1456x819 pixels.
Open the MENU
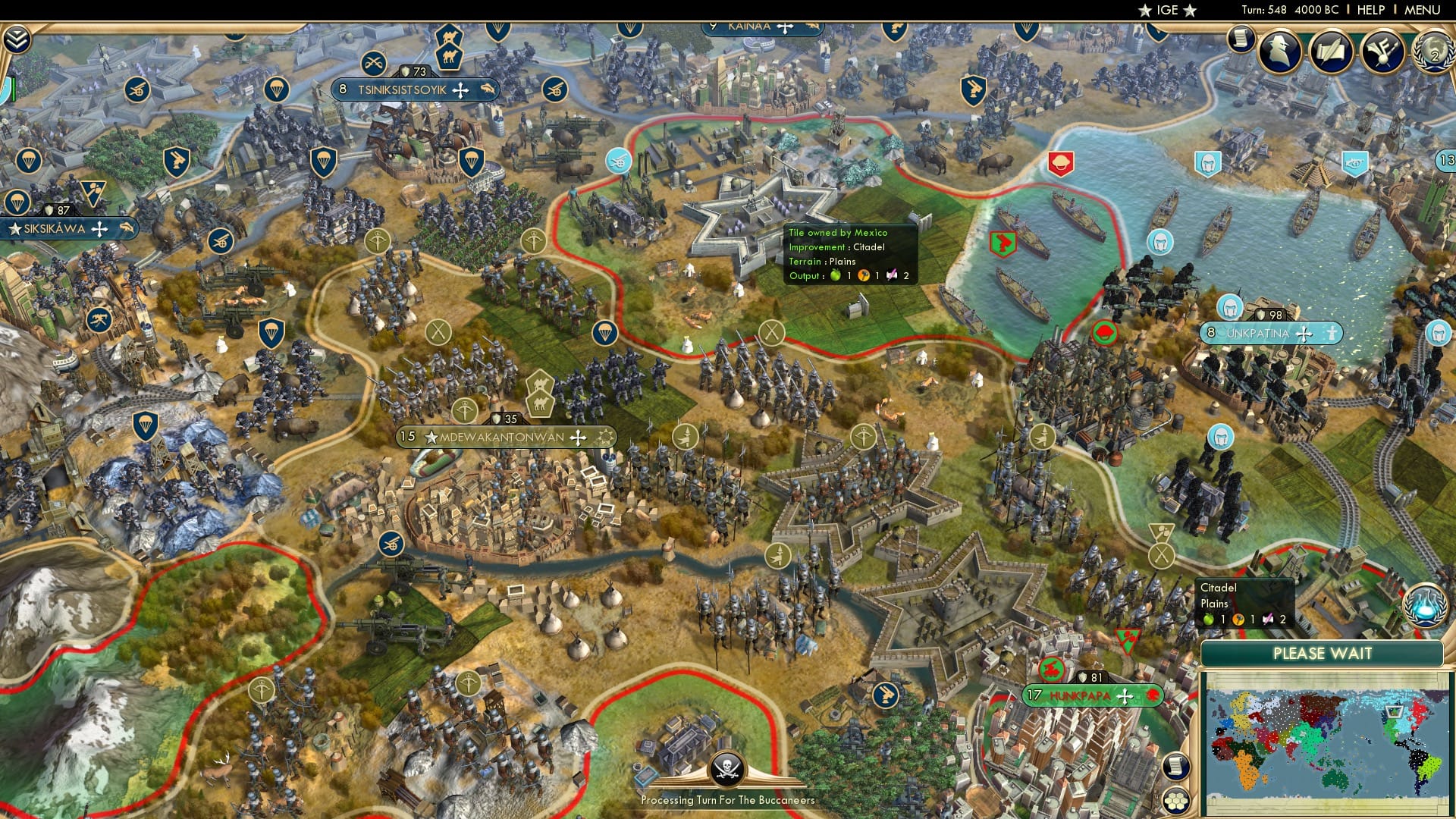click(1421, 10)
